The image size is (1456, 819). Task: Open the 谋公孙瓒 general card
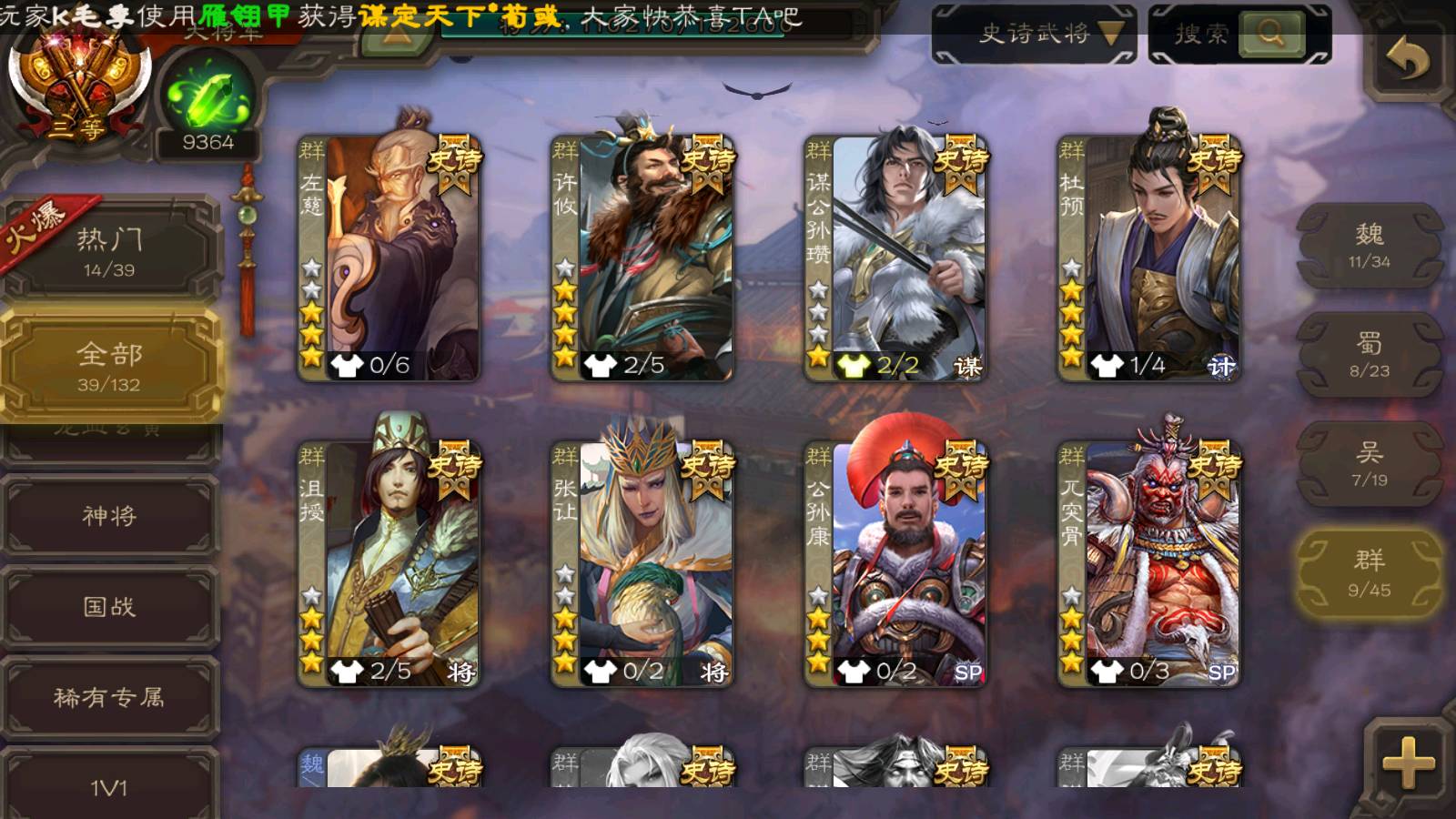895,258
